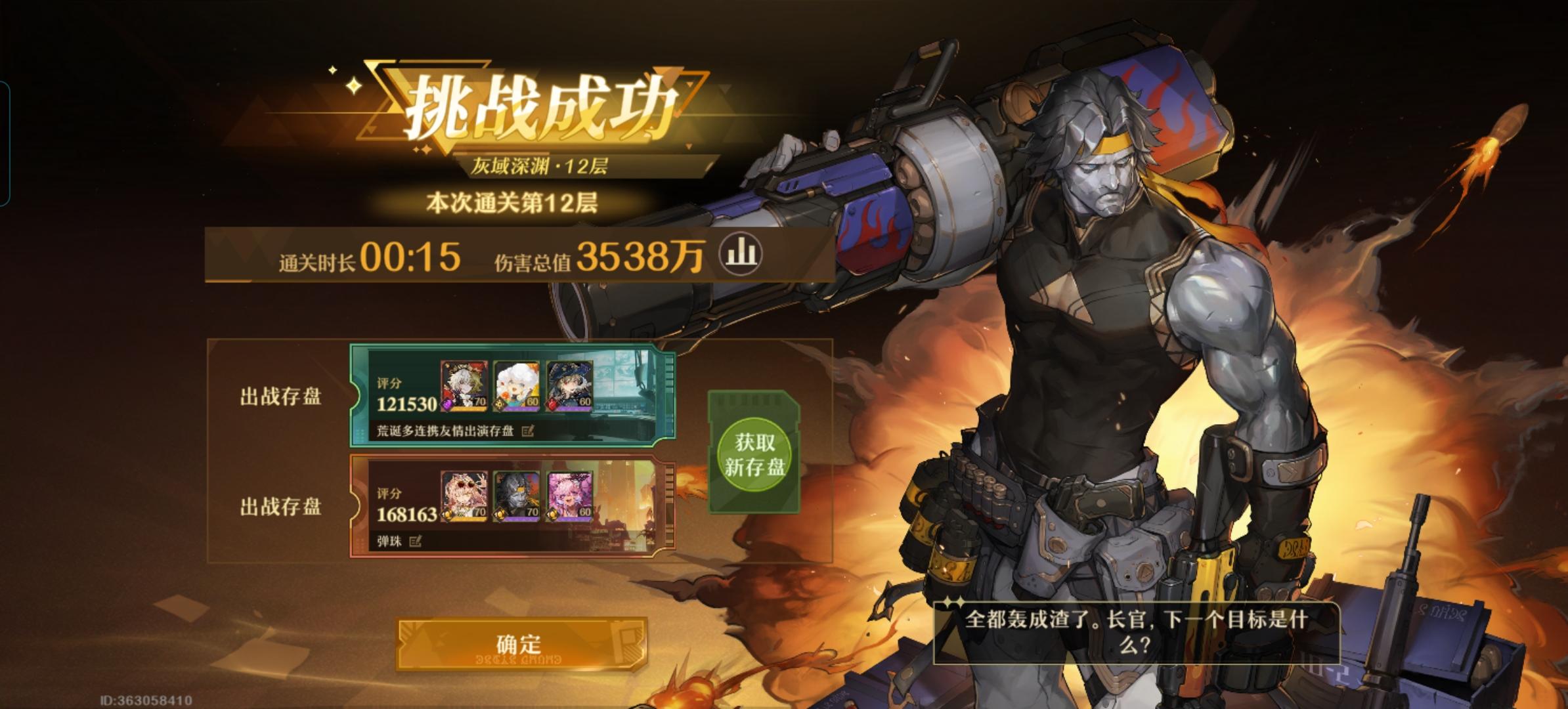This screenshot has height=709, width=1568.
Task: Click the rename pencil icon beside 弹珠
Action: (415, 540)
